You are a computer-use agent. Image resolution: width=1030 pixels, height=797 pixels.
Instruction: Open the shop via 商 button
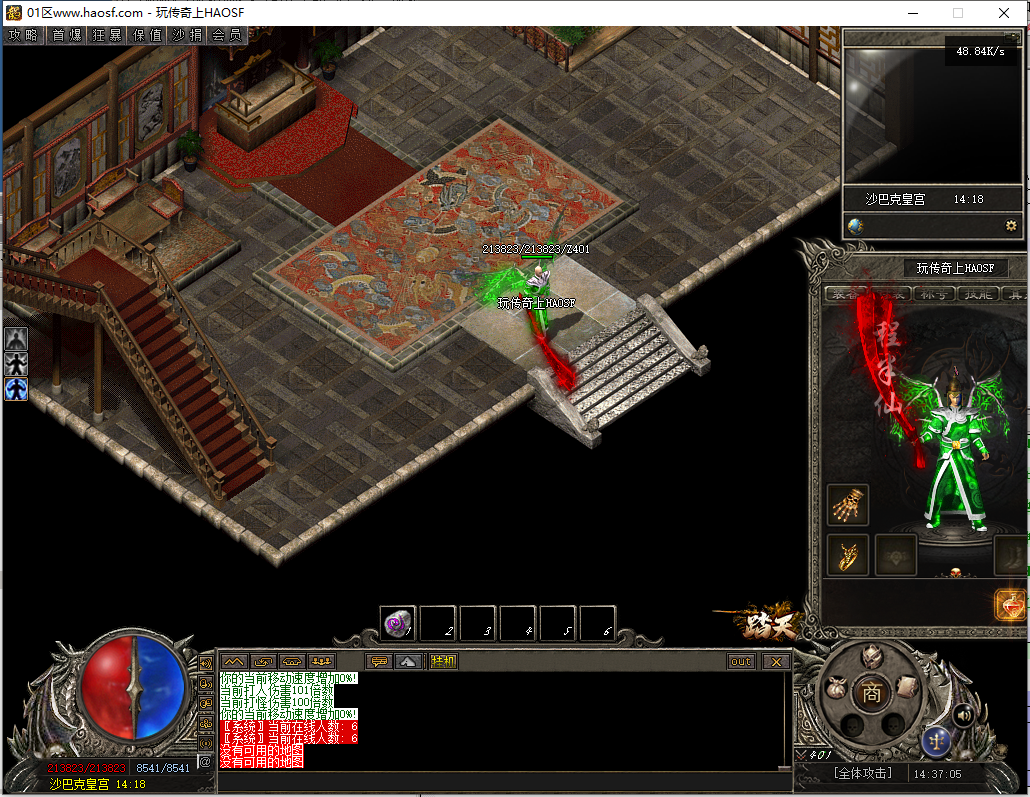(872, 693)
